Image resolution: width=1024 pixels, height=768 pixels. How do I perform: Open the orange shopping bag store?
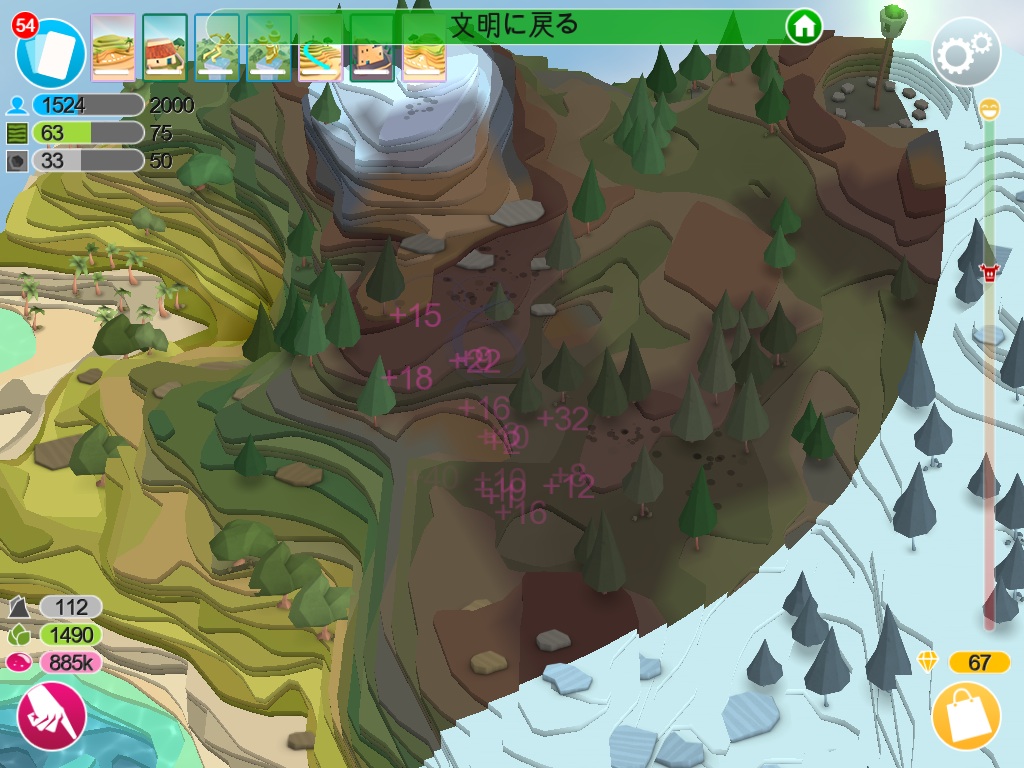click(x=966, y=717)
